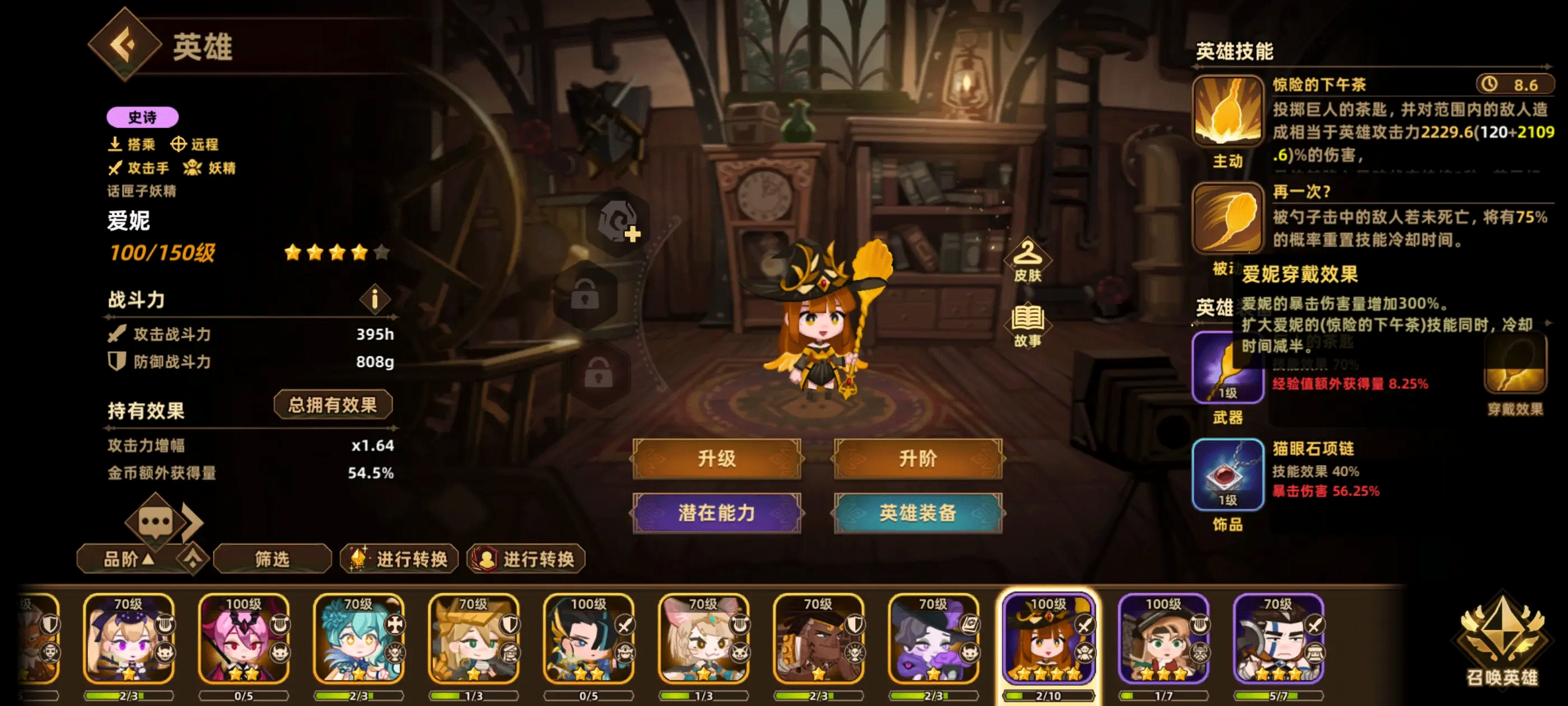This screenshot has height=706, width=1568.
Task: Go back using the arrow button
Action: click(125, 44)
